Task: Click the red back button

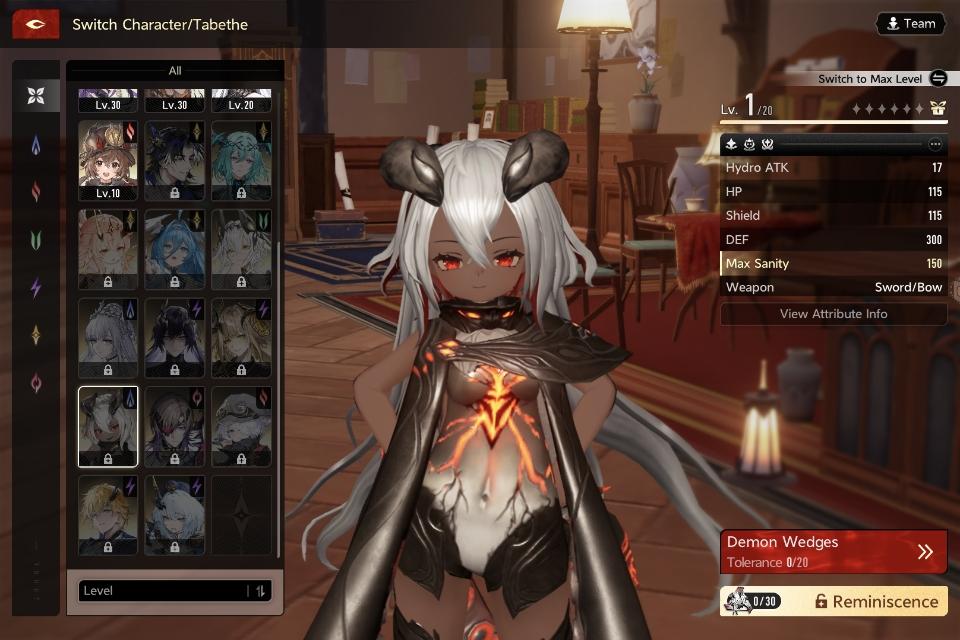Action: 35,24
